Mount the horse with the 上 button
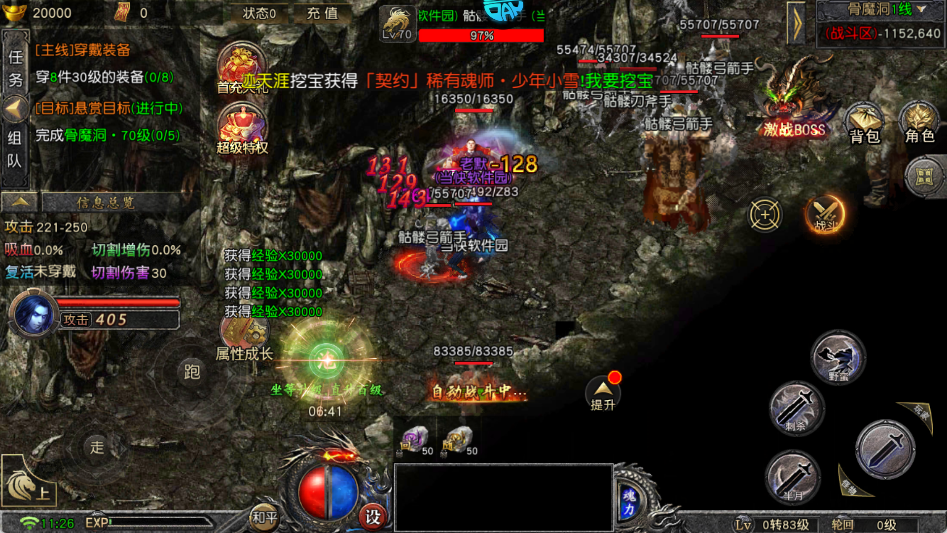This screenshot has height=533, width=947. click(28, 483)
